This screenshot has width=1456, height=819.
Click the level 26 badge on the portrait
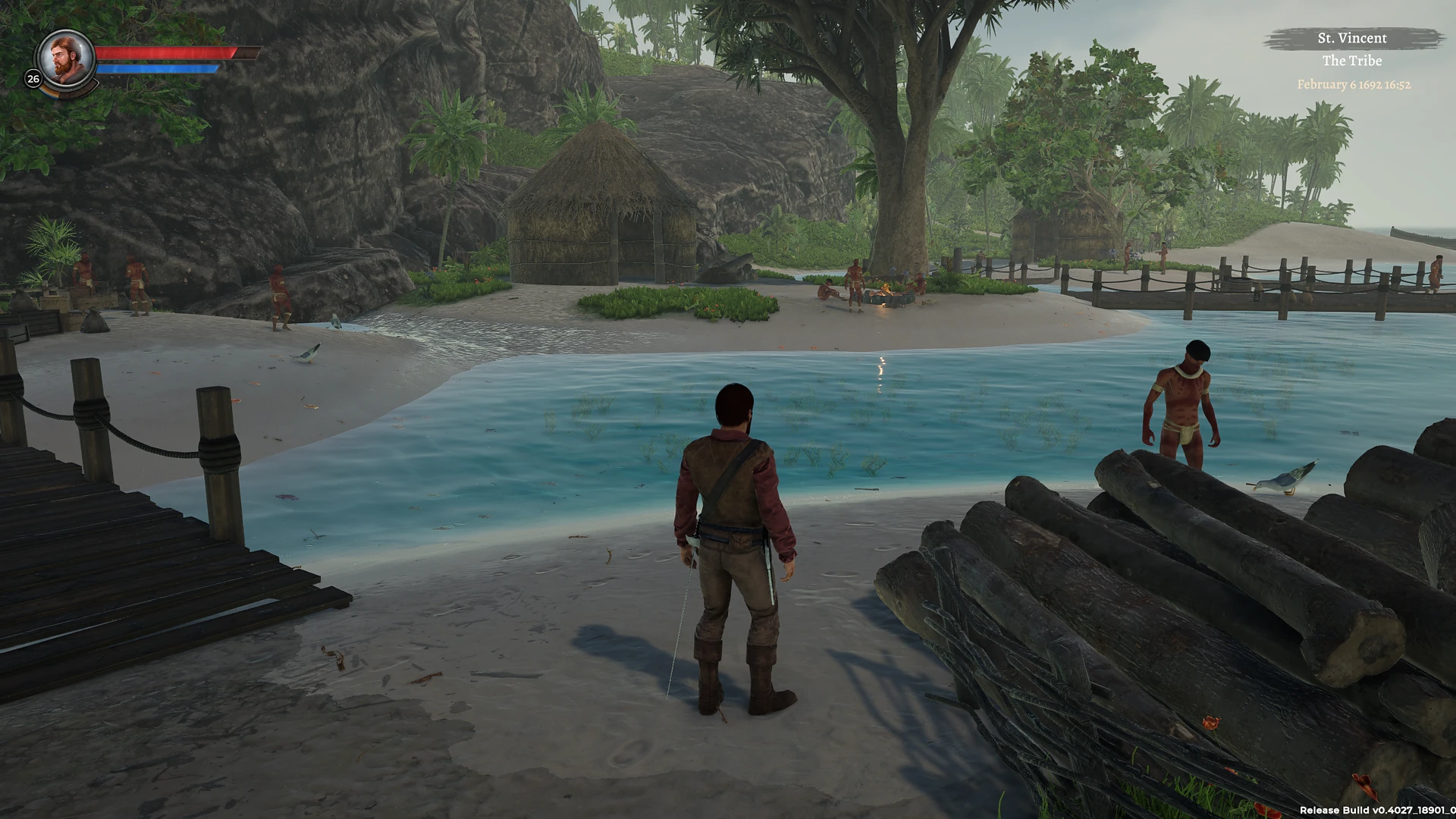[33, 78]
